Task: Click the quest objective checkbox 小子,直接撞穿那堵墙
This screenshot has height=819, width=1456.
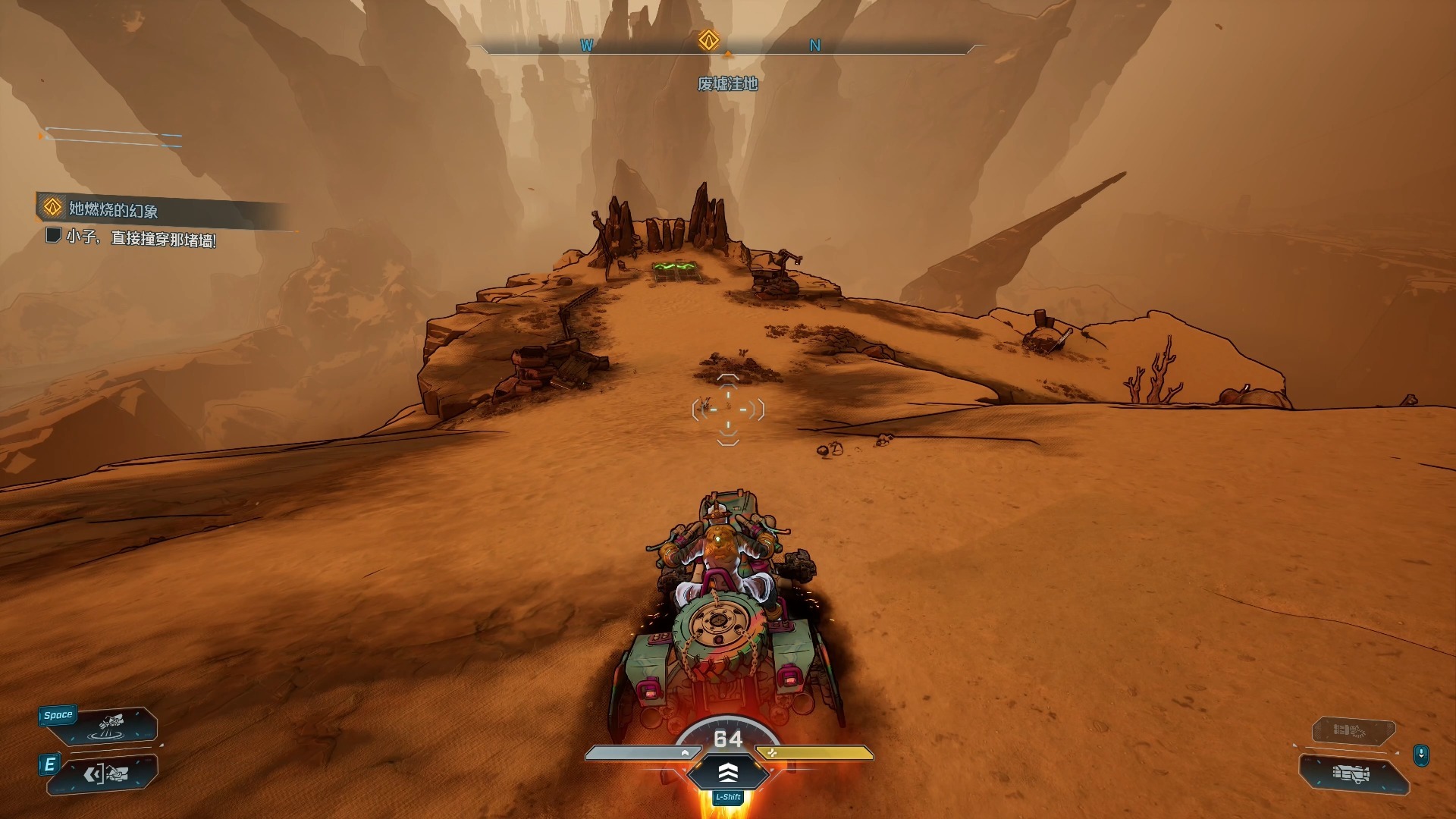Action: tap(53, 236)
